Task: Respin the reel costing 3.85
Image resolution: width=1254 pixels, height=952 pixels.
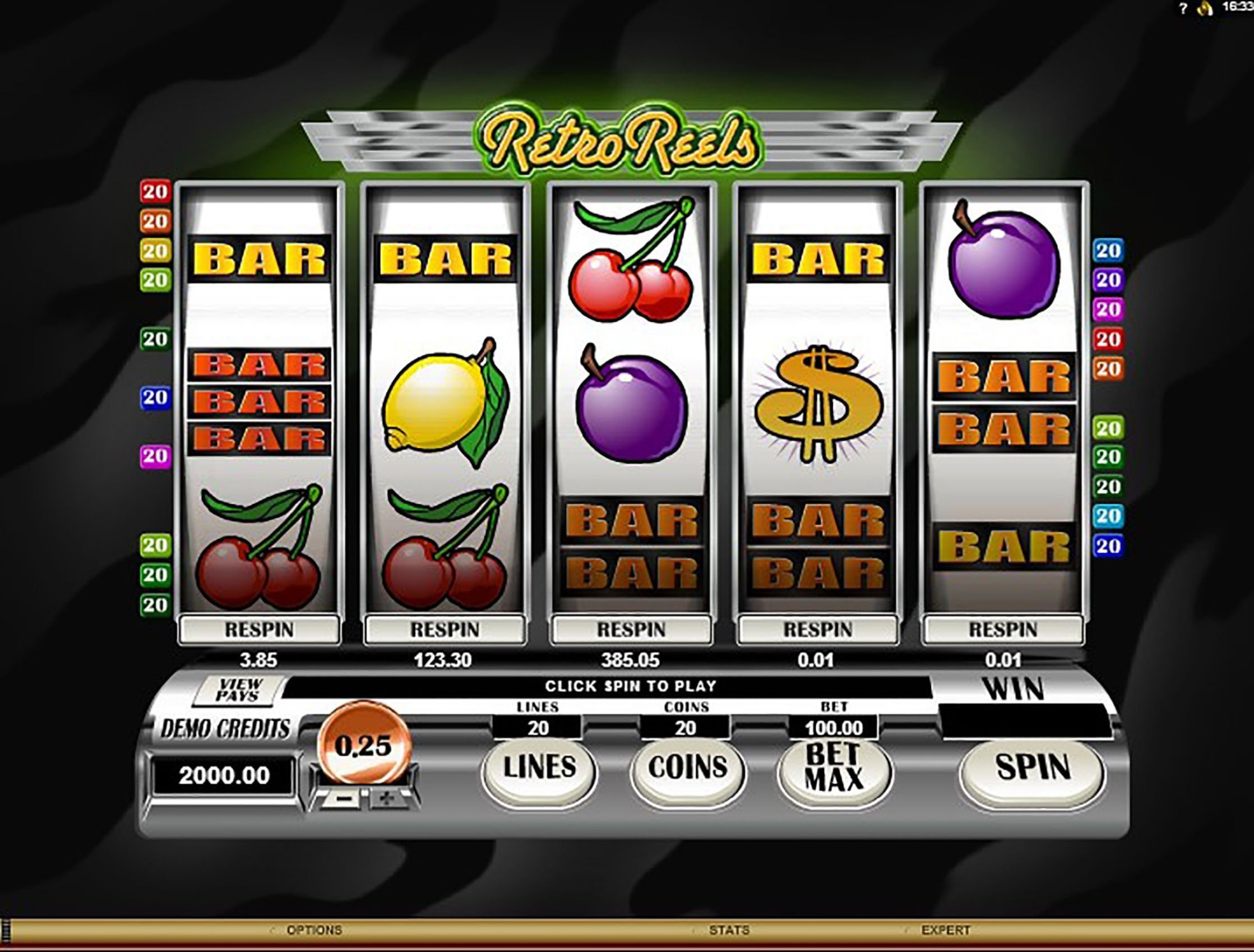Action: pyautogui.click(x=260, y=630)
